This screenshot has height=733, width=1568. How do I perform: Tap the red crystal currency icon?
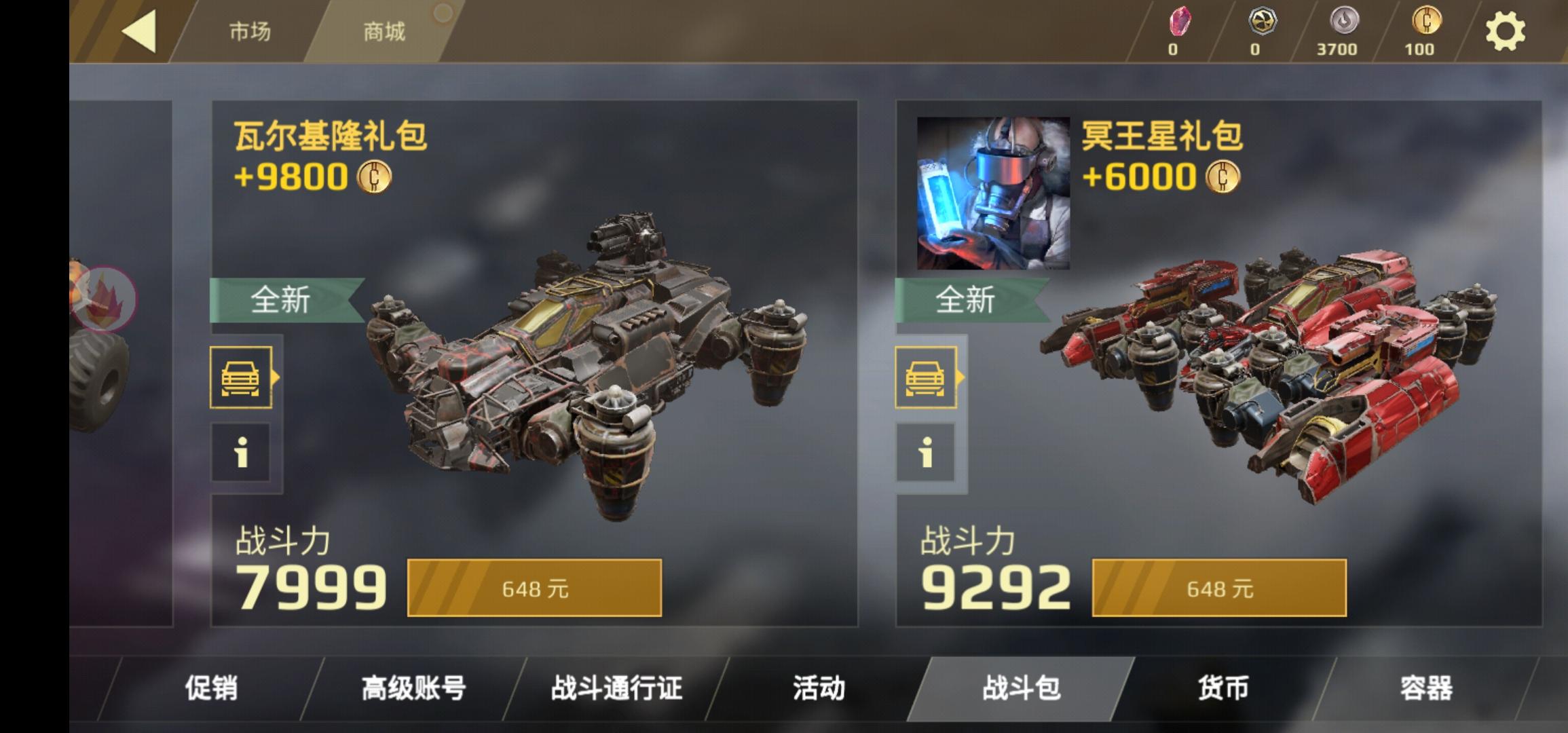pyautogui.click(x=1180, y=23)
